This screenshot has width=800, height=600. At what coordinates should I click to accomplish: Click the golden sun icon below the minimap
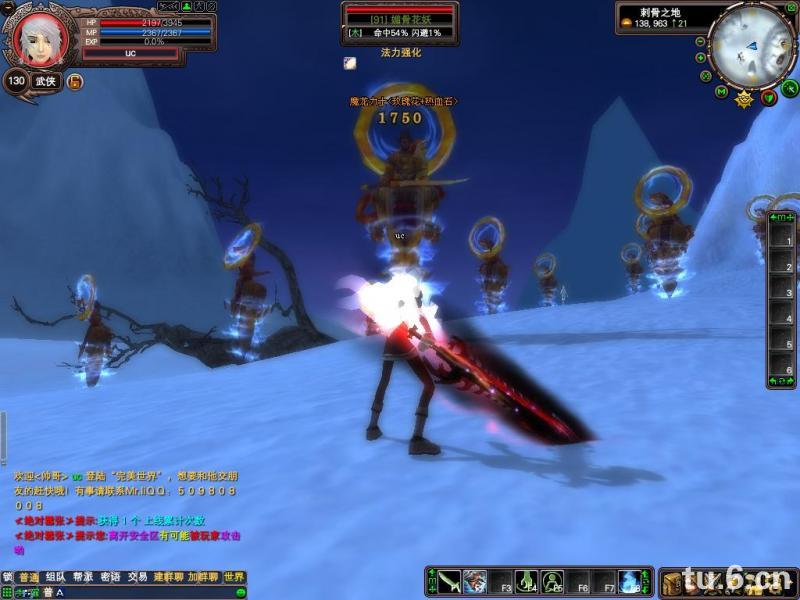click(x=744, y=99)
